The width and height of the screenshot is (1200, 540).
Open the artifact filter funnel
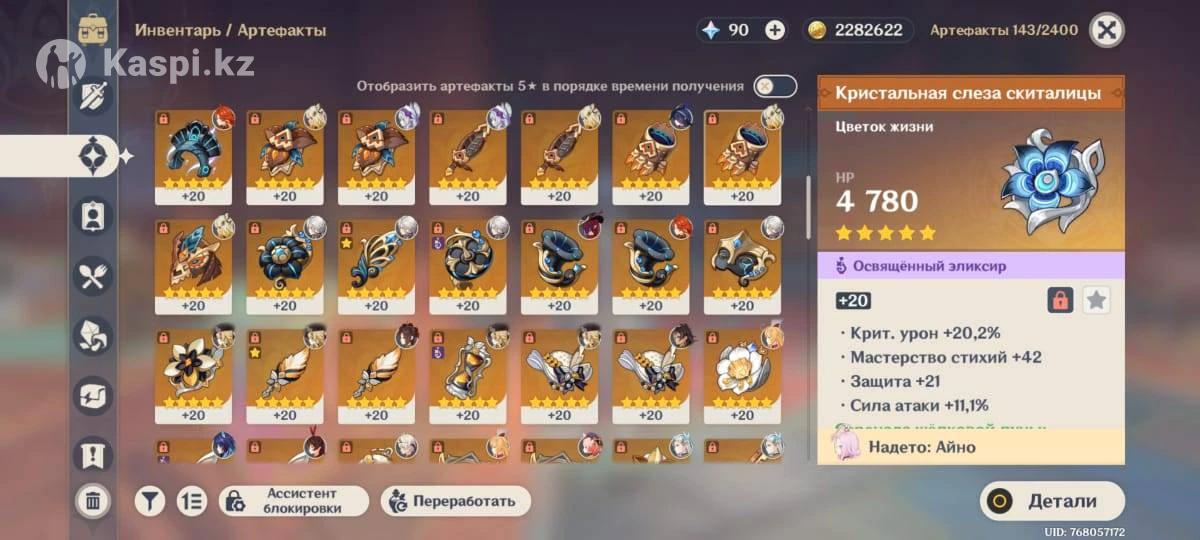[x=150, y=501]
